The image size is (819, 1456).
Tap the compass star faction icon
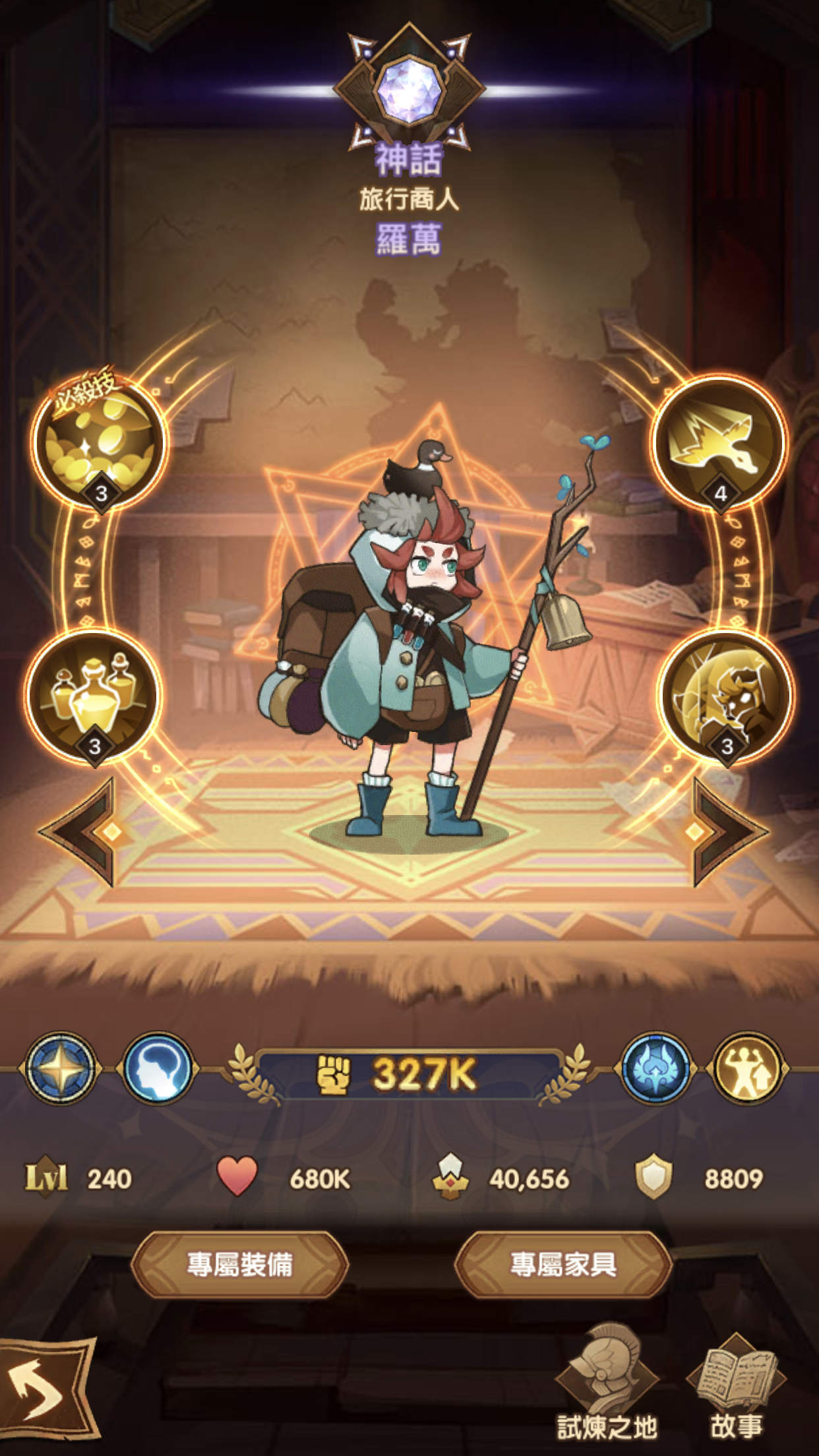click(60, 1068)
